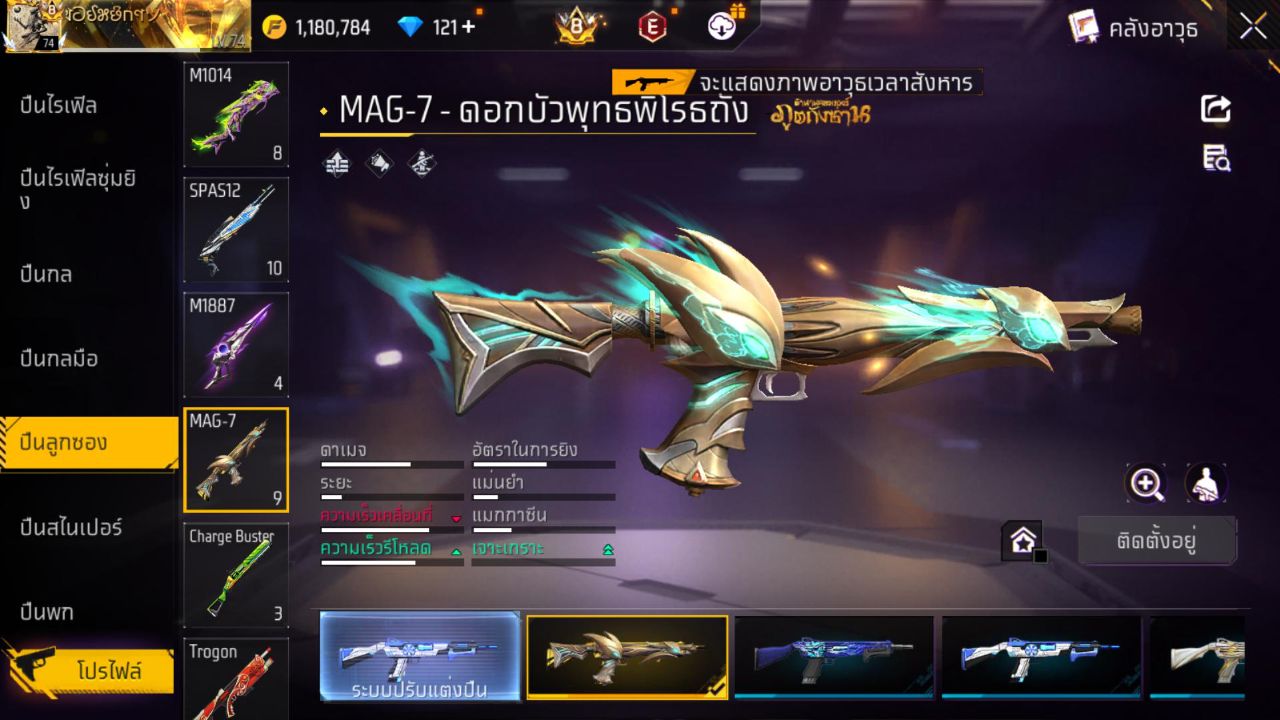Open the share weapon icon
Viewport: 1280px width, 720px height.
pos(1214,109)
